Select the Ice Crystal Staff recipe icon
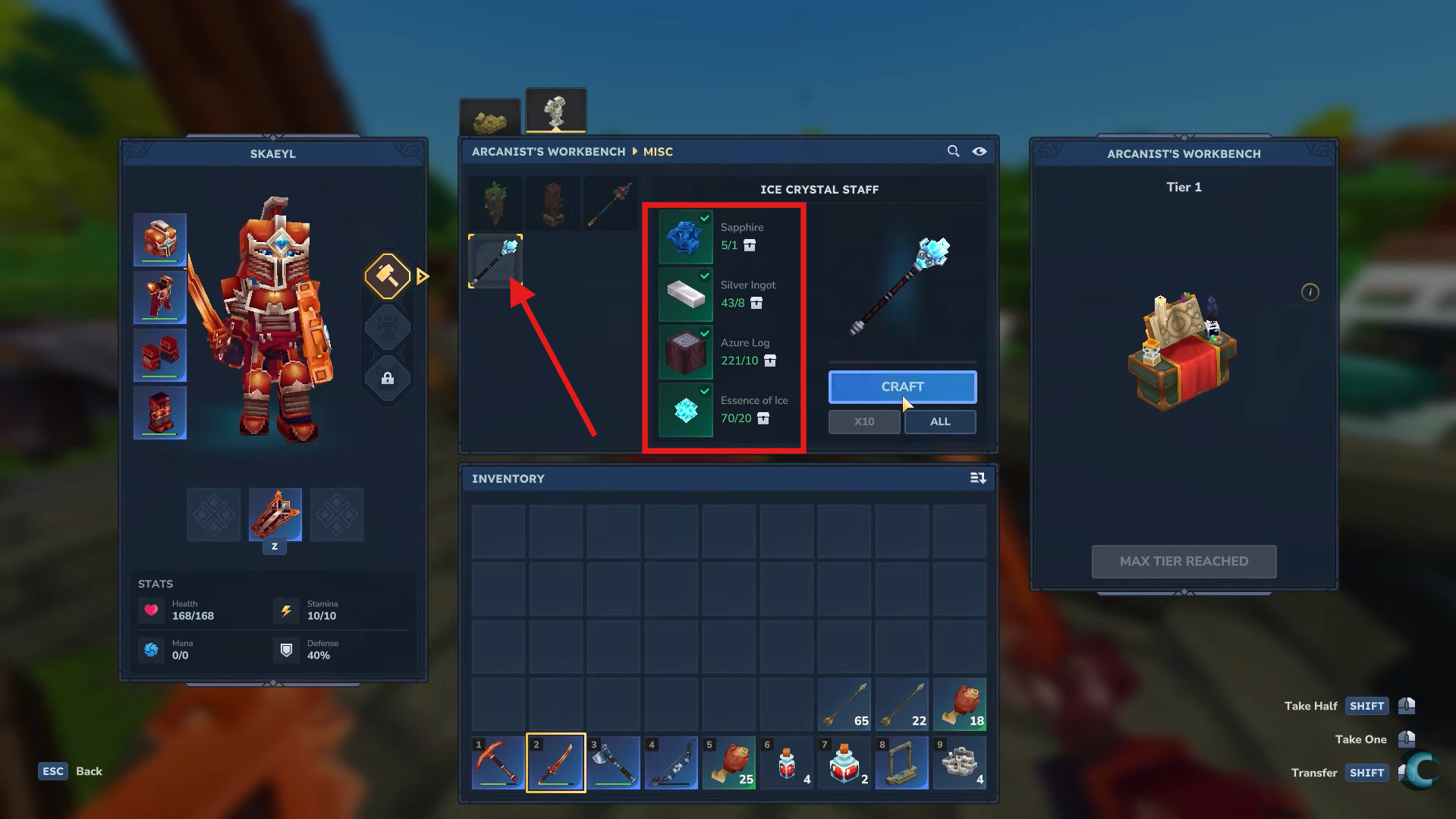The width and height of the screenshot is (1456, 819). [x=495, y=261]
